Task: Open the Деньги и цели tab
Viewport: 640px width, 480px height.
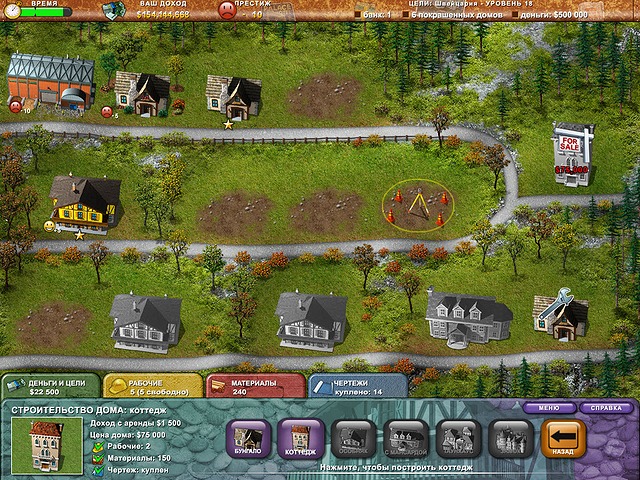Action: 50,386
